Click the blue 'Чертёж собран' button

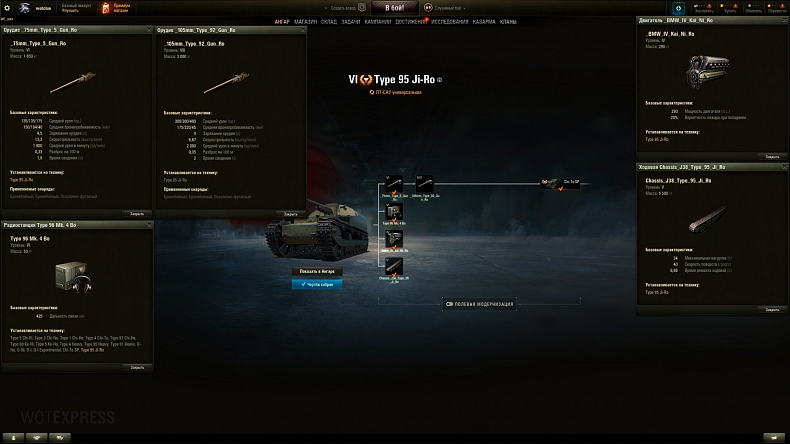(317, 284)
